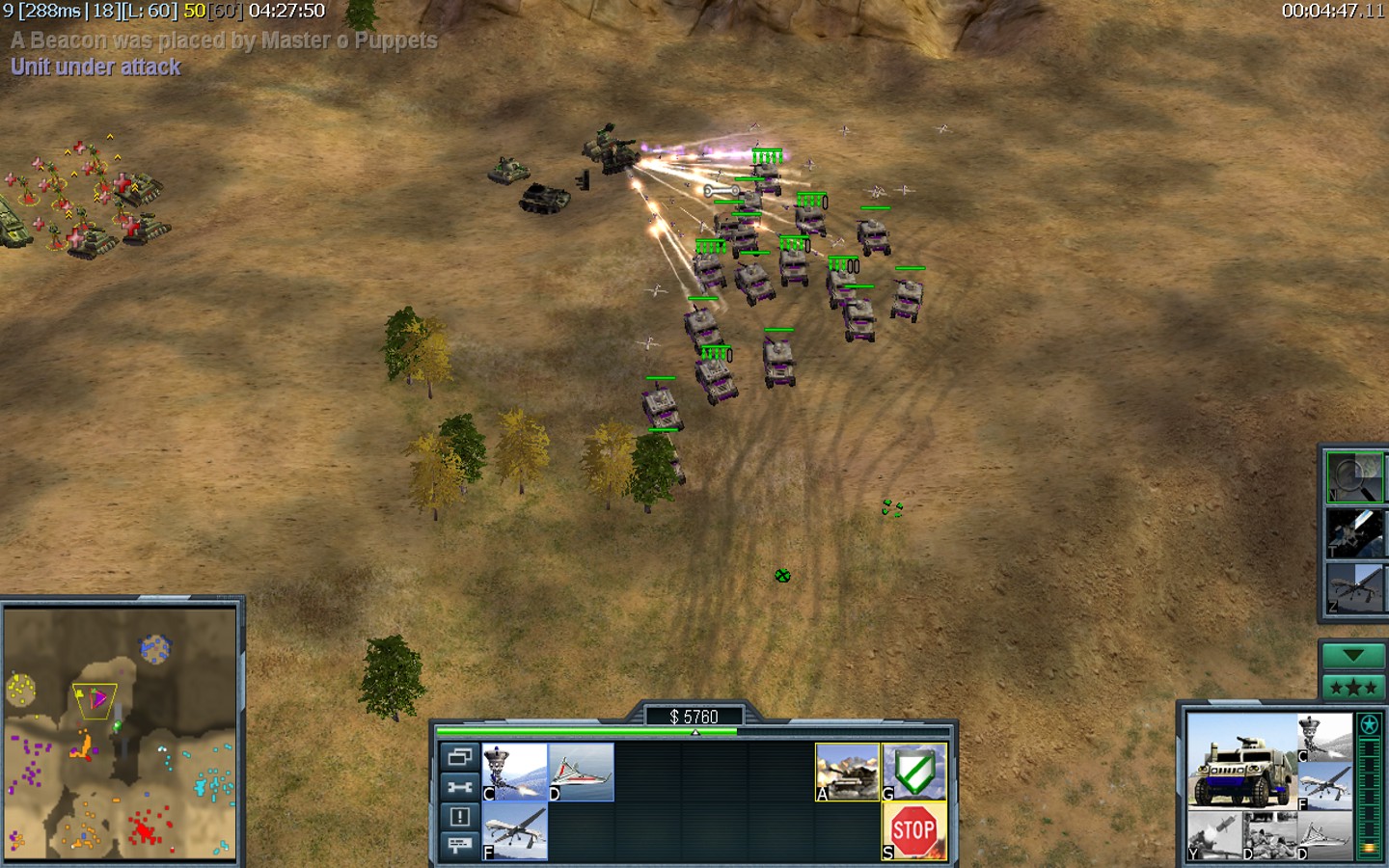Click the overlapping windows button on control bar
Screen dimensions: 1389x868
coord(459,757)
